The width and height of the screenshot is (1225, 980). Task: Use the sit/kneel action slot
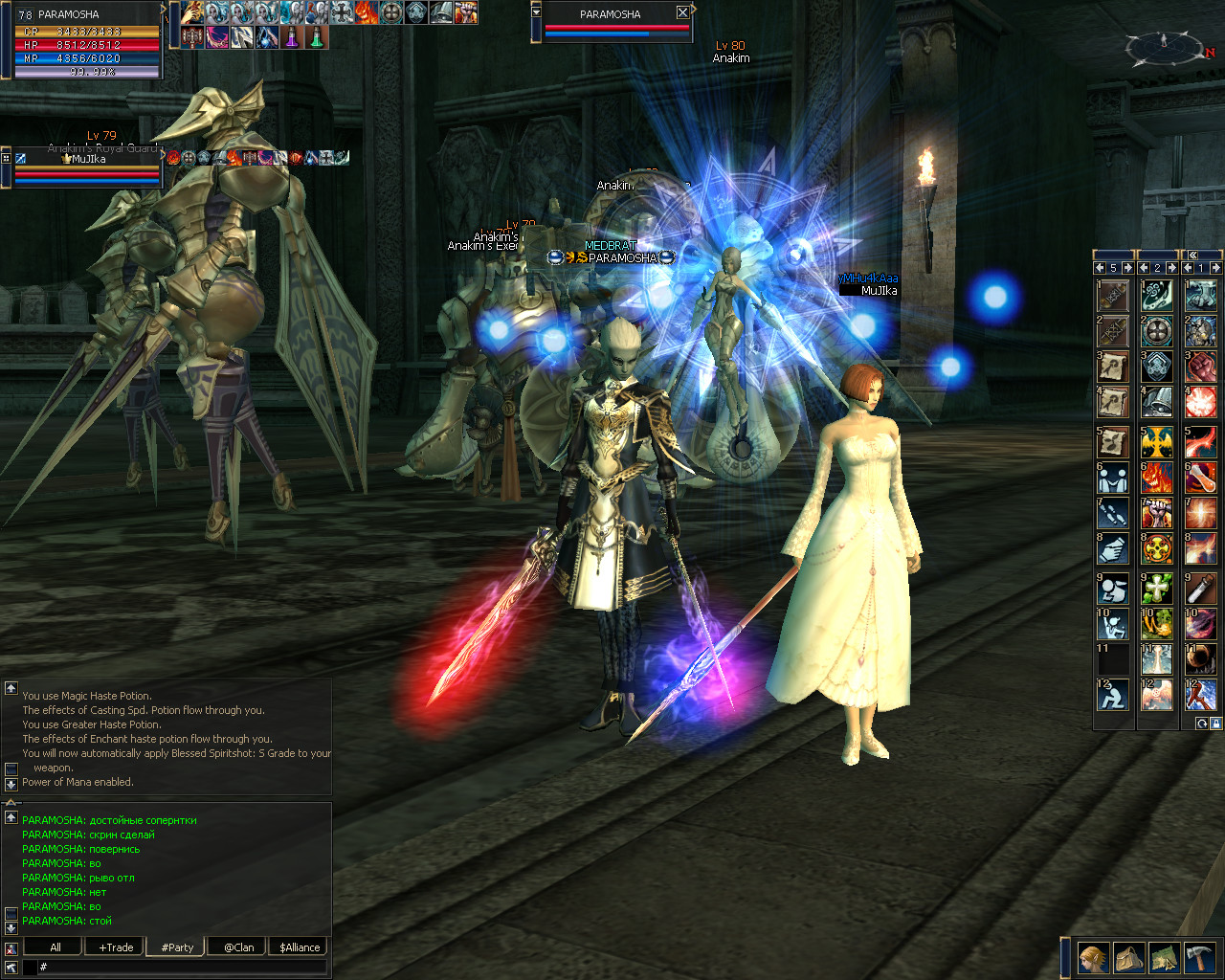[x=1113, y=695]
